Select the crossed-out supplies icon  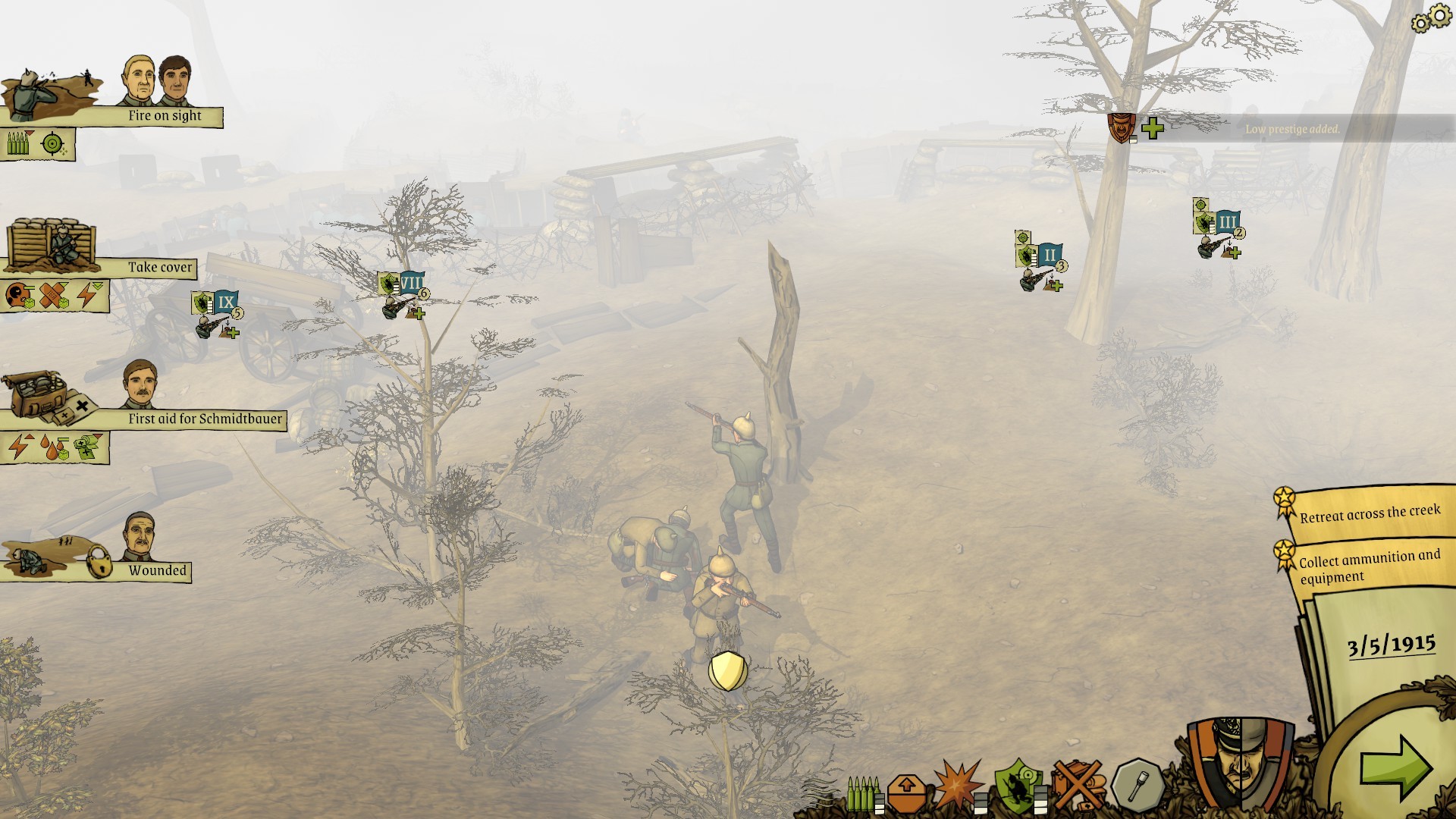[1078, 786]
